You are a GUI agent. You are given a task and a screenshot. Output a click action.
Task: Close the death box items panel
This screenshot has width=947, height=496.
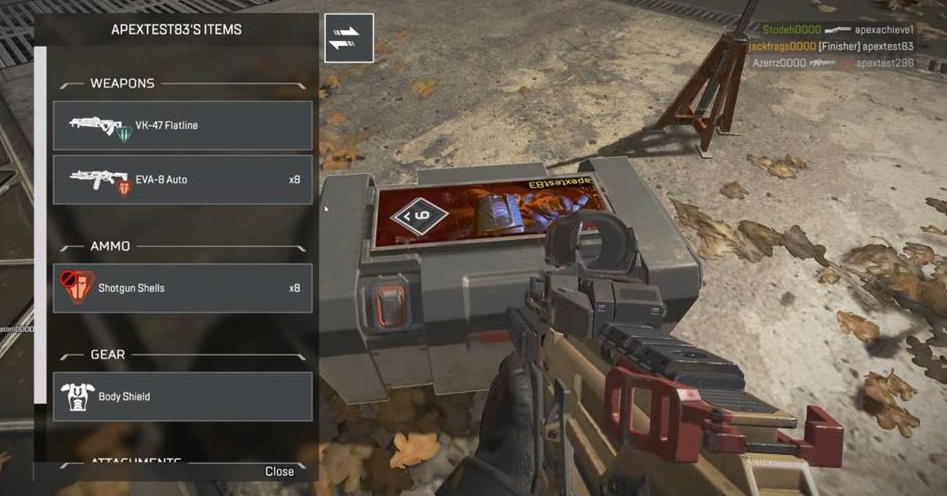[x=279, y=471]
